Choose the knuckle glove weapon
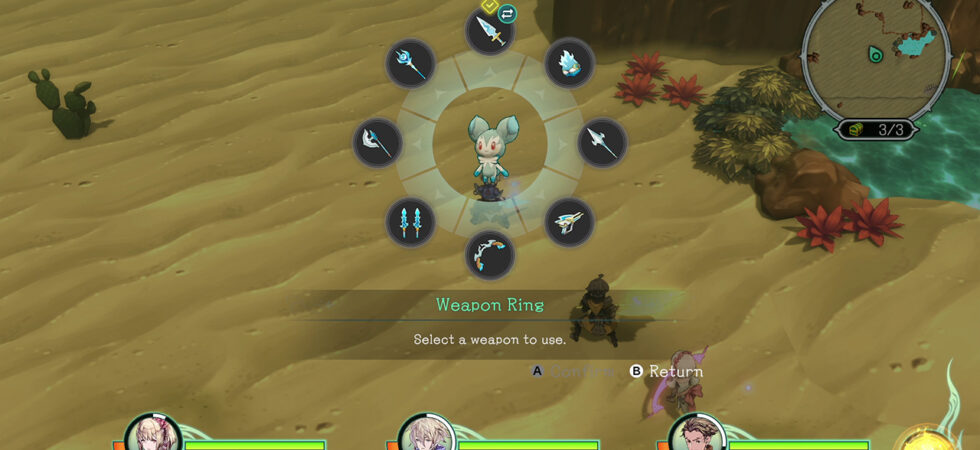The image size is (980, 450). coord(570,64)
